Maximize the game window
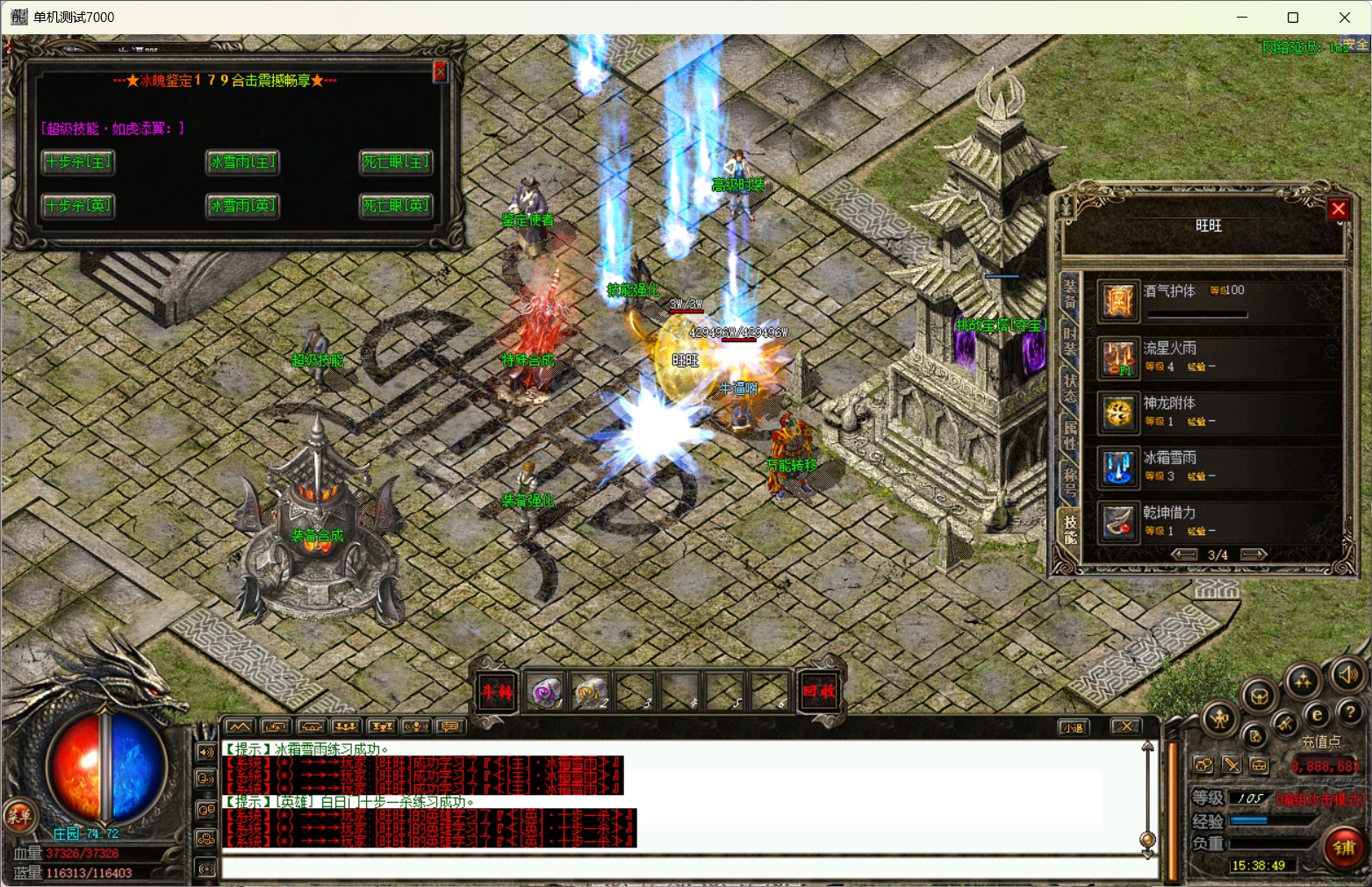This screenshot has height=887, width=1372. pyautogui.click(x=1292, y=18)
